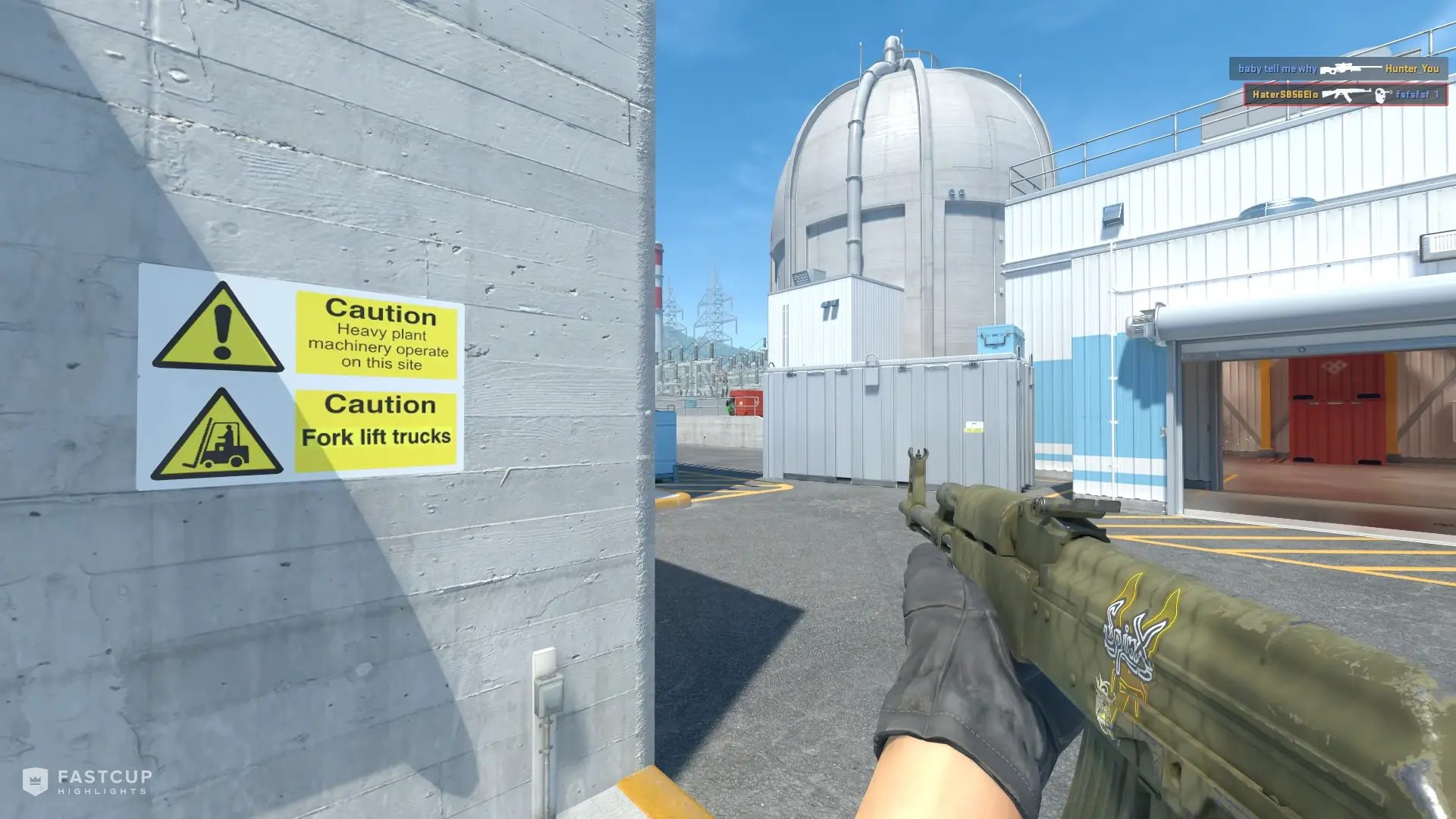Click the AK-47 icon in the kill feed

click(1348, 94)
